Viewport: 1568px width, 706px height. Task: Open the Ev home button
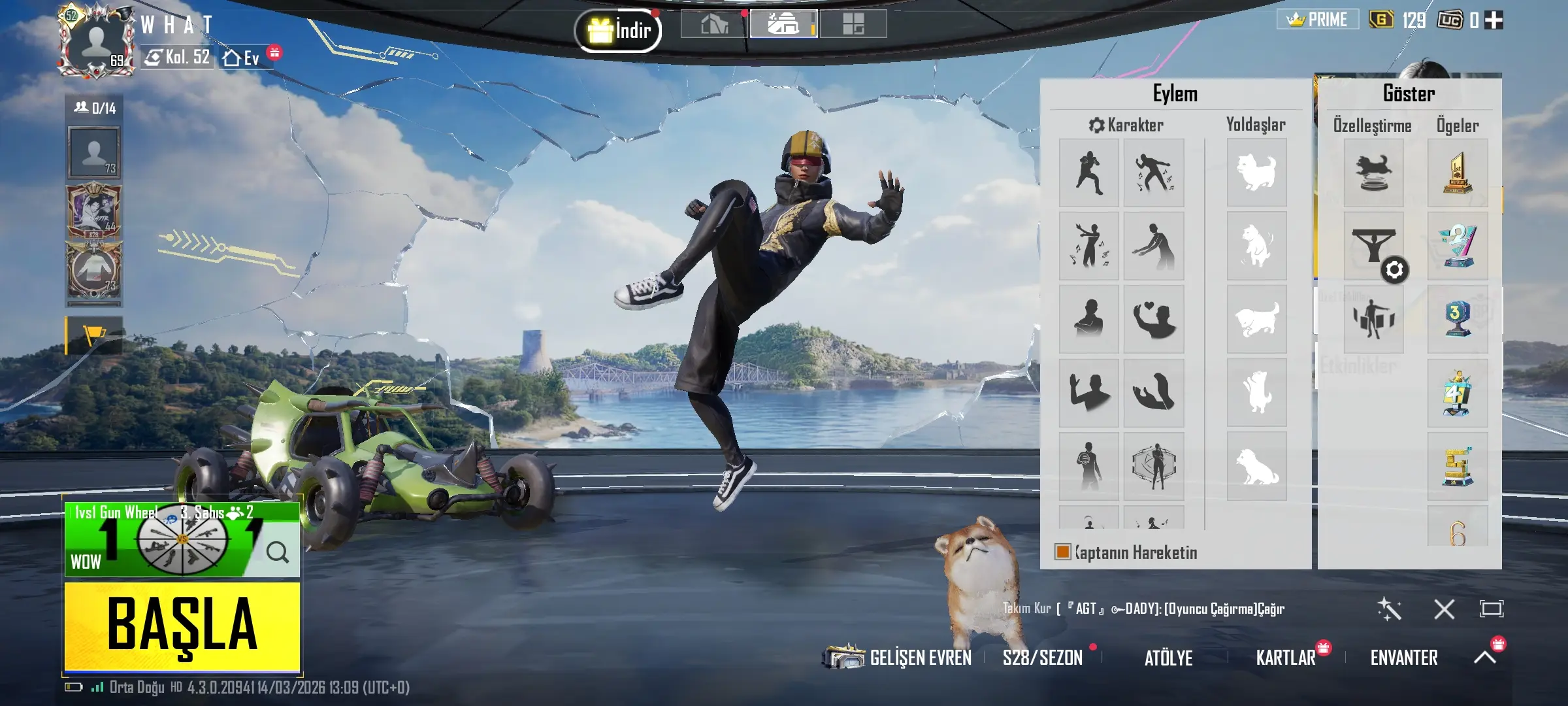[x=242, y=58]
